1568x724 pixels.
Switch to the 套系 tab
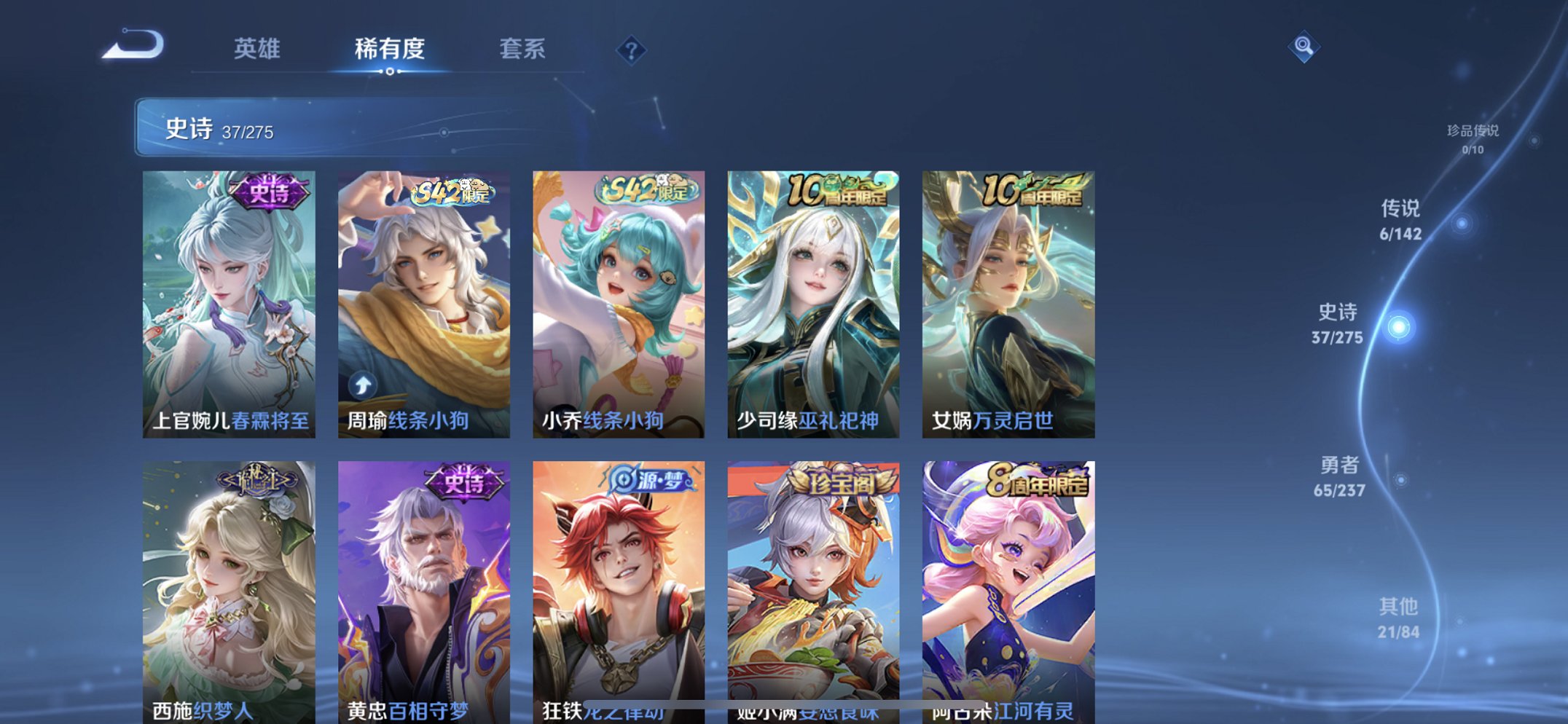pyautogui.click(x=524, y=50)
